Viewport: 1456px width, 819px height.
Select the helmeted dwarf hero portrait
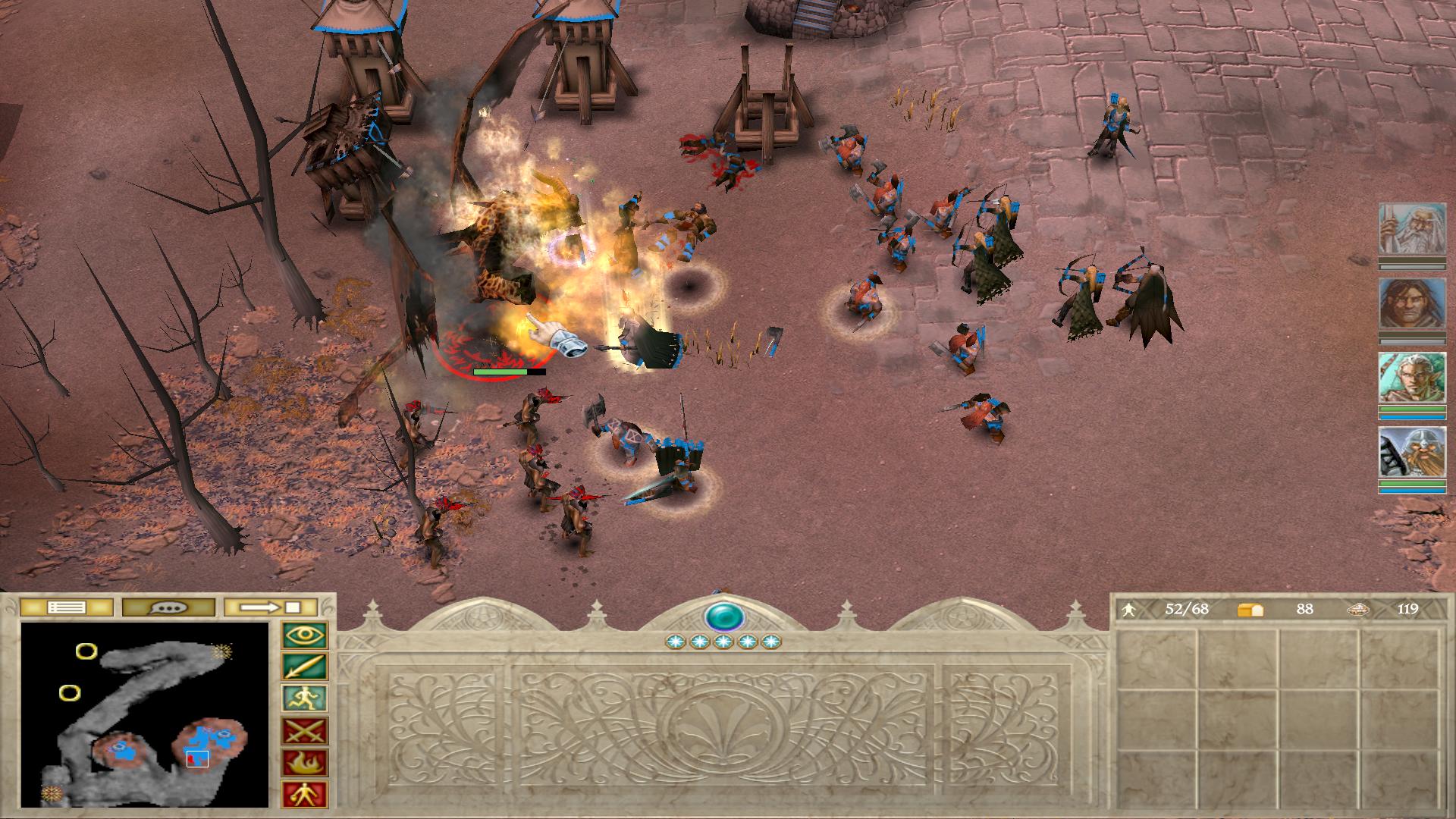[1412, 453]
